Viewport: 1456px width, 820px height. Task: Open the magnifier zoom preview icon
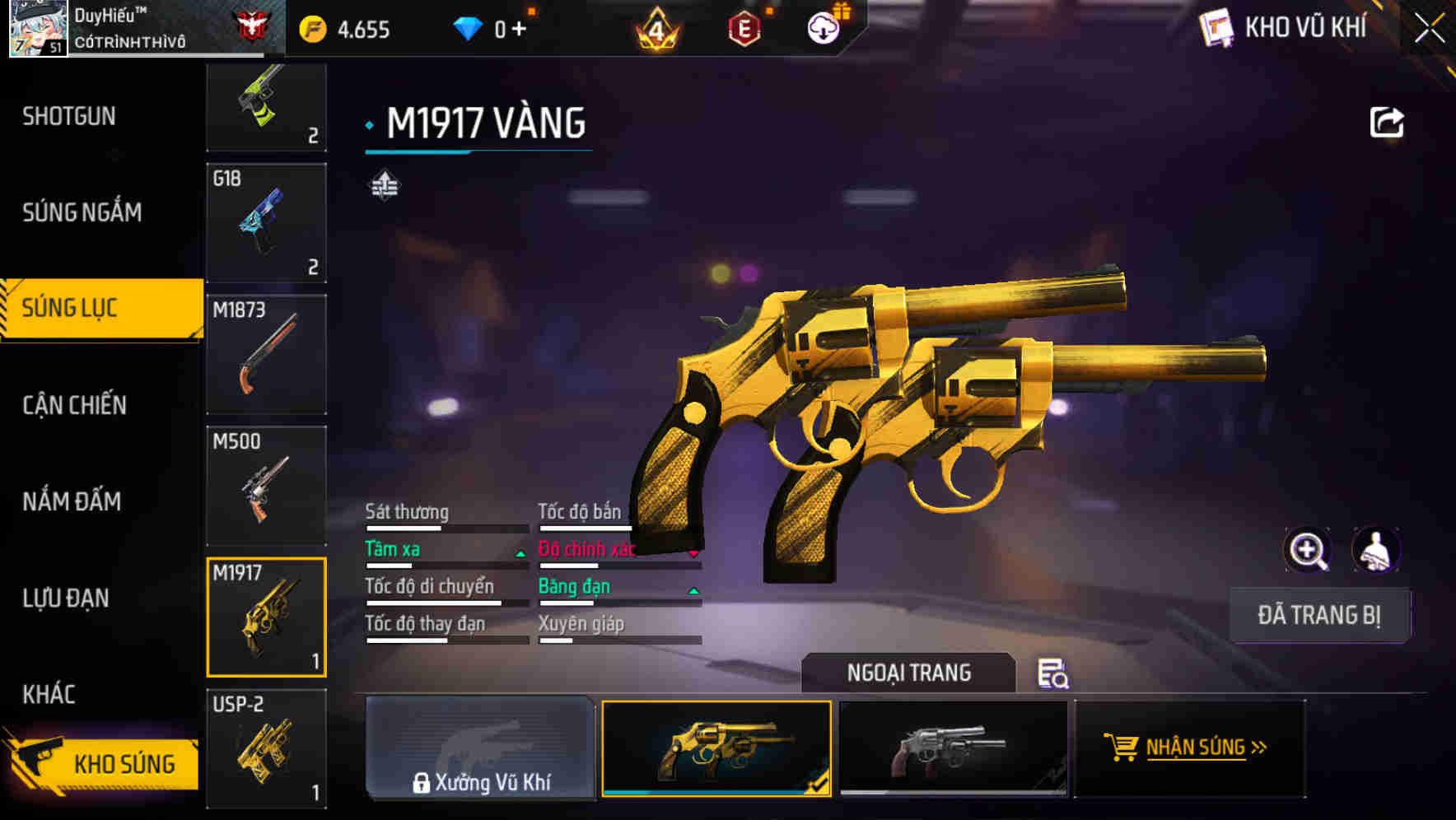pos(1309,549)
